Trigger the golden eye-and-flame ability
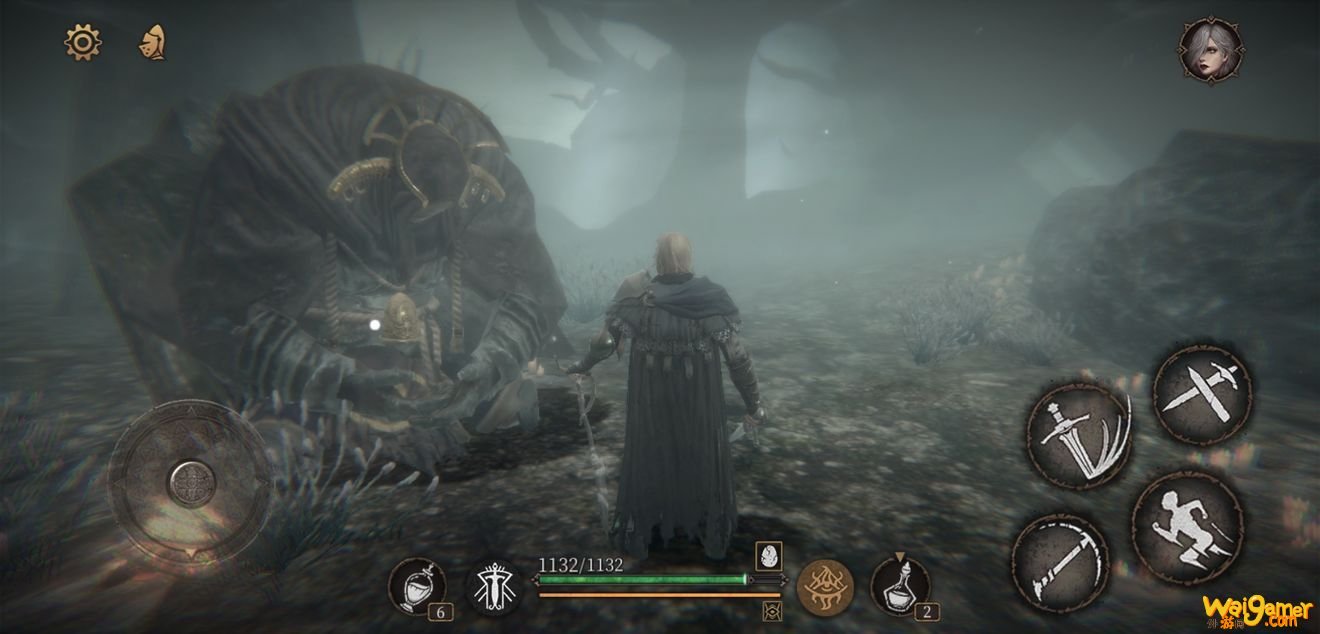Viewport: 1320px width, 634px height. (825, 587)
